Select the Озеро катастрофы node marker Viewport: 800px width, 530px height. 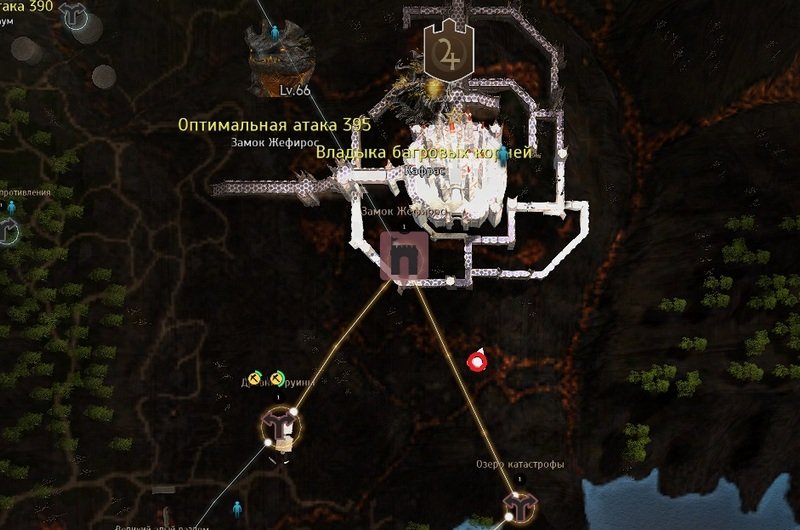[517, 504]
